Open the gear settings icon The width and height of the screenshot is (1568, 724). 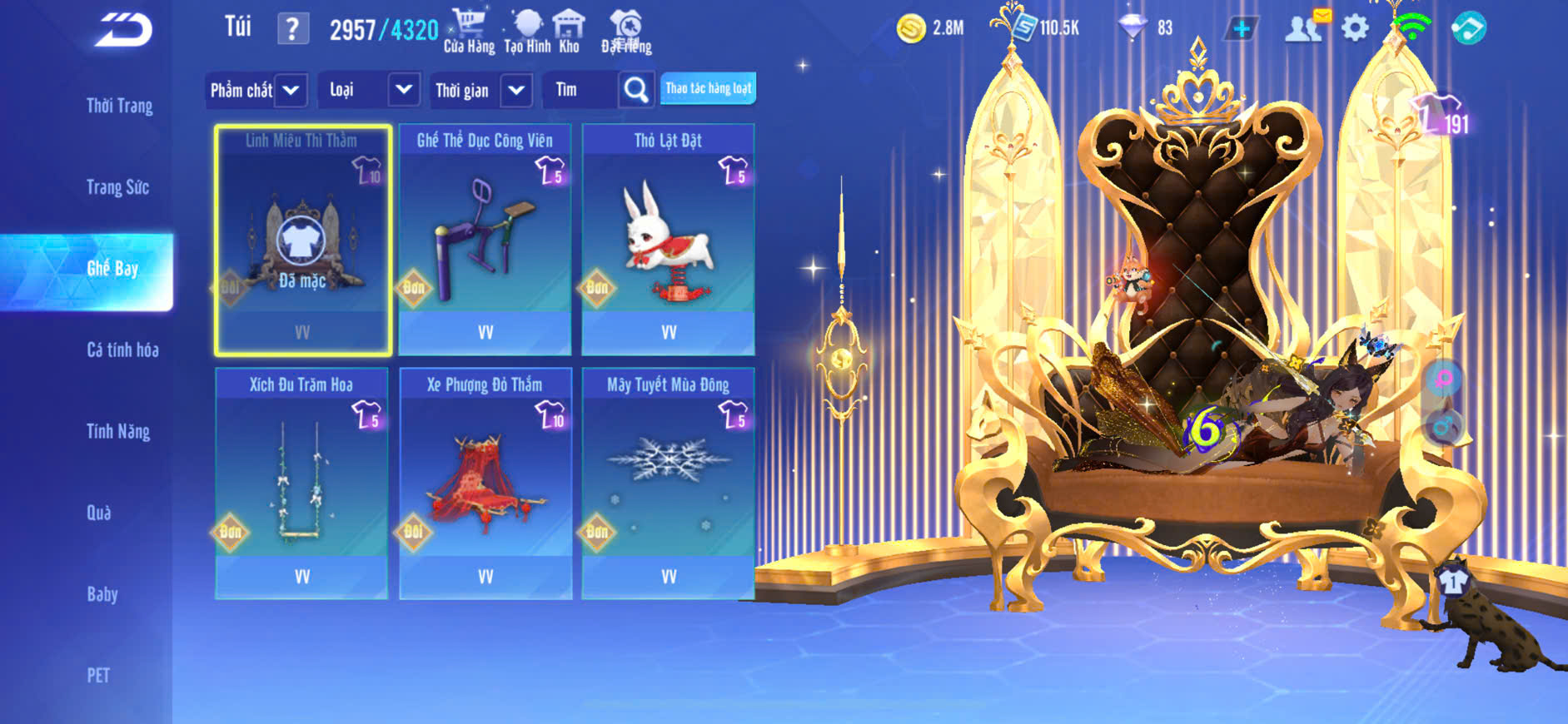tap(1355, 29)
